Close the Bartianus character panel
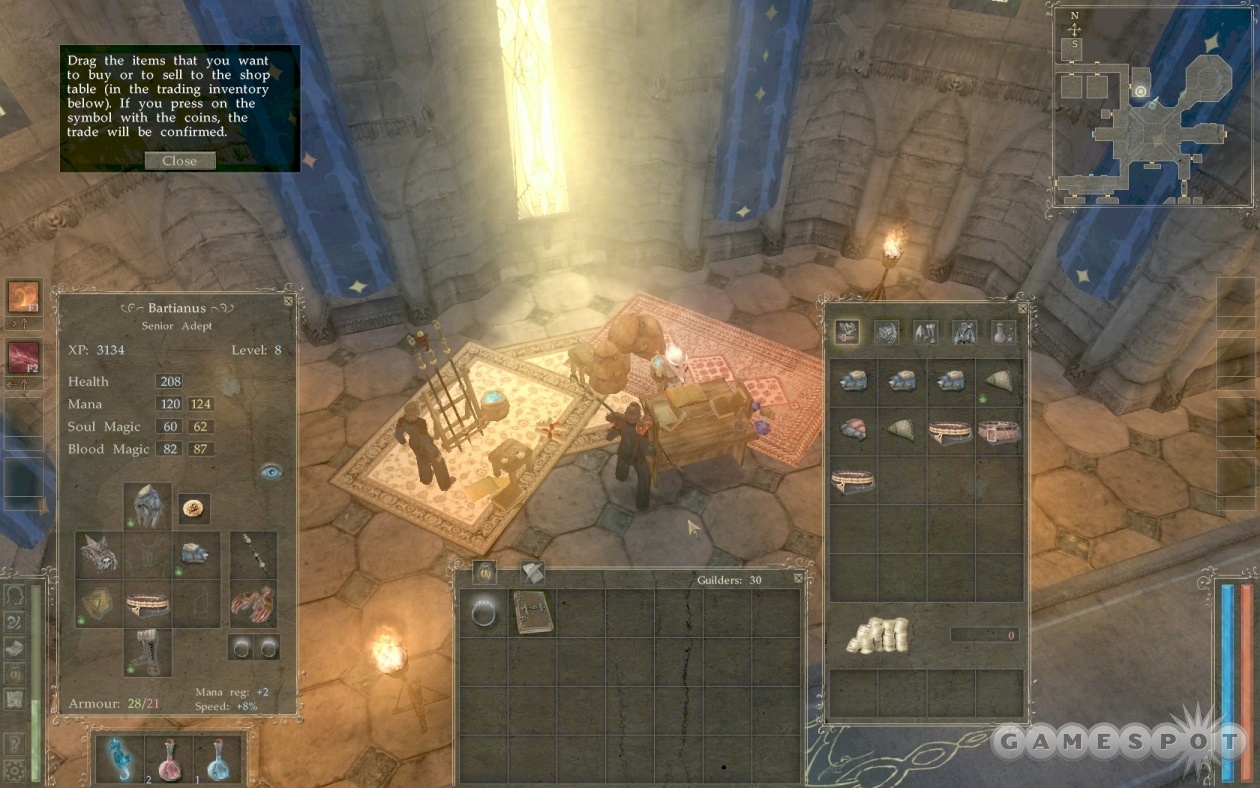1260x788 pixels. click(288, 300)
